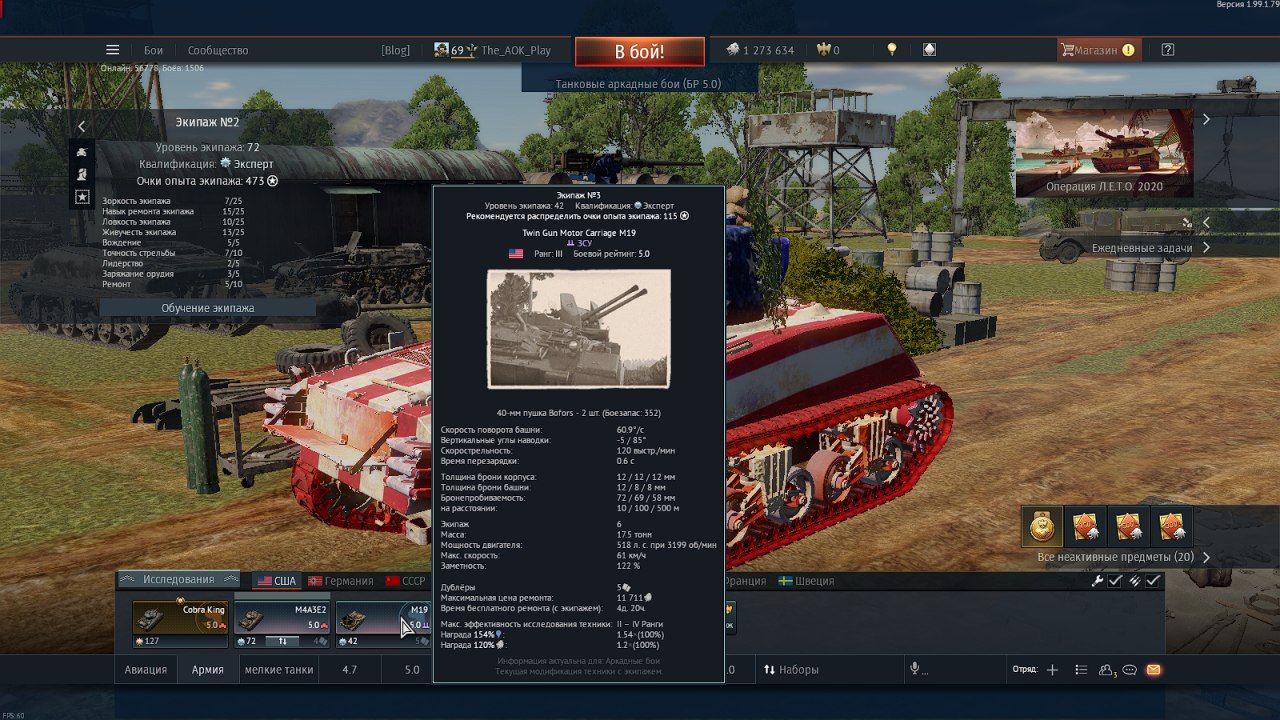
Task: Click "Обучение экипажа" crew training button
Action: pyautogui.click(x=208, y=308)
